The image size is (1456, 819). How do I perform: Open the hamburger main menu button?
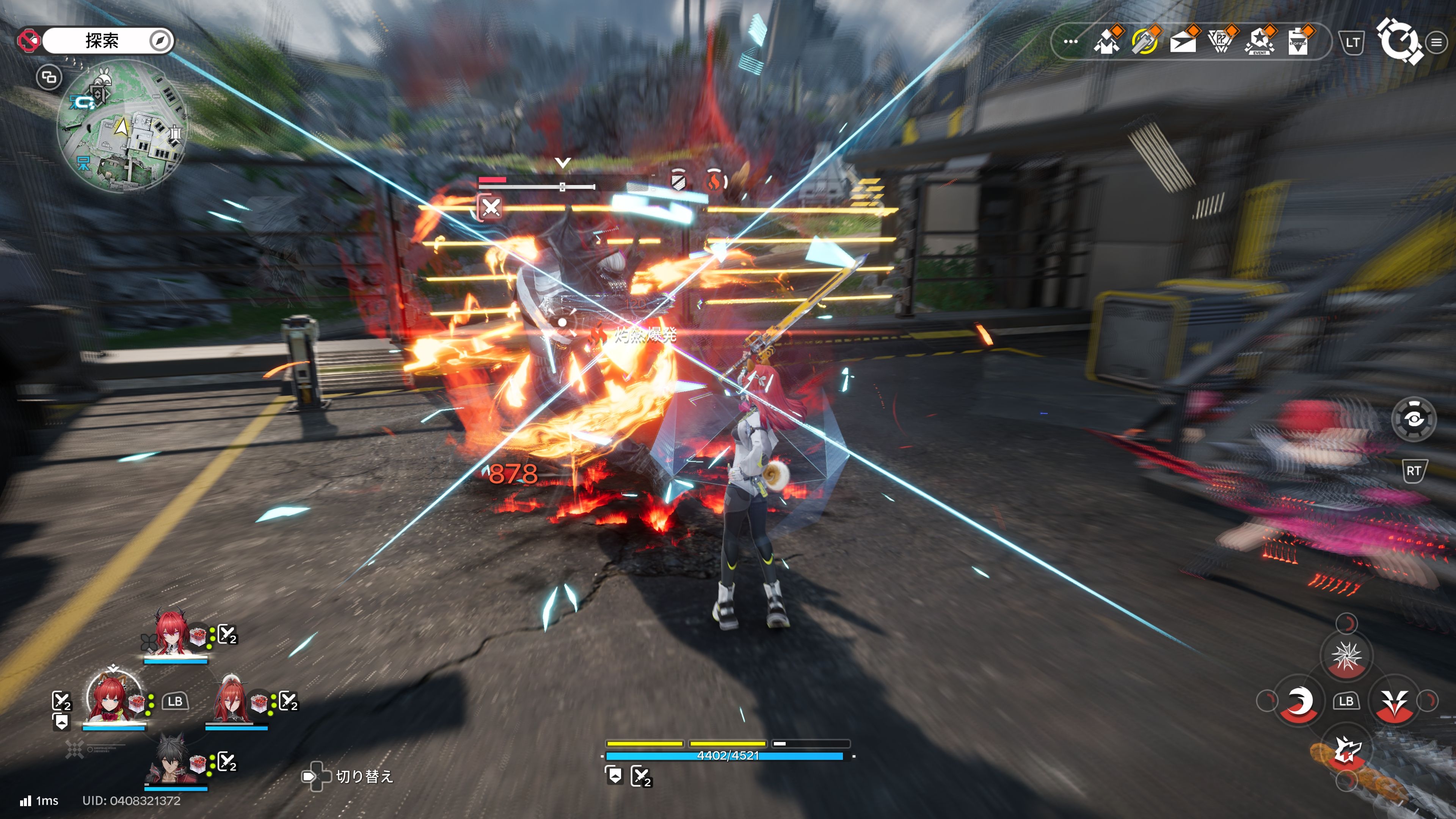1436,42
